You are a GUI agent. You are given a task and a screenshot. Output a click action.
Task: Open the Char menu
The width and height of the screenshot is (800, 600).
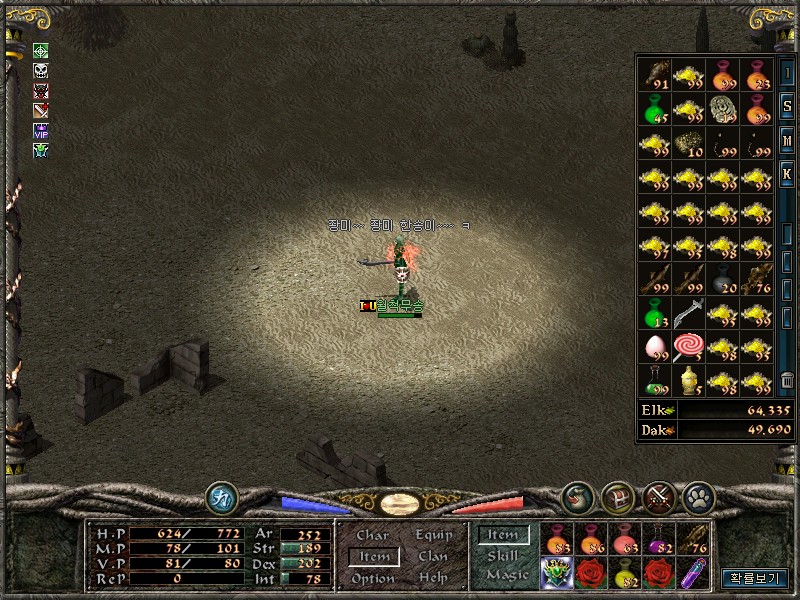tap(372, 536)
